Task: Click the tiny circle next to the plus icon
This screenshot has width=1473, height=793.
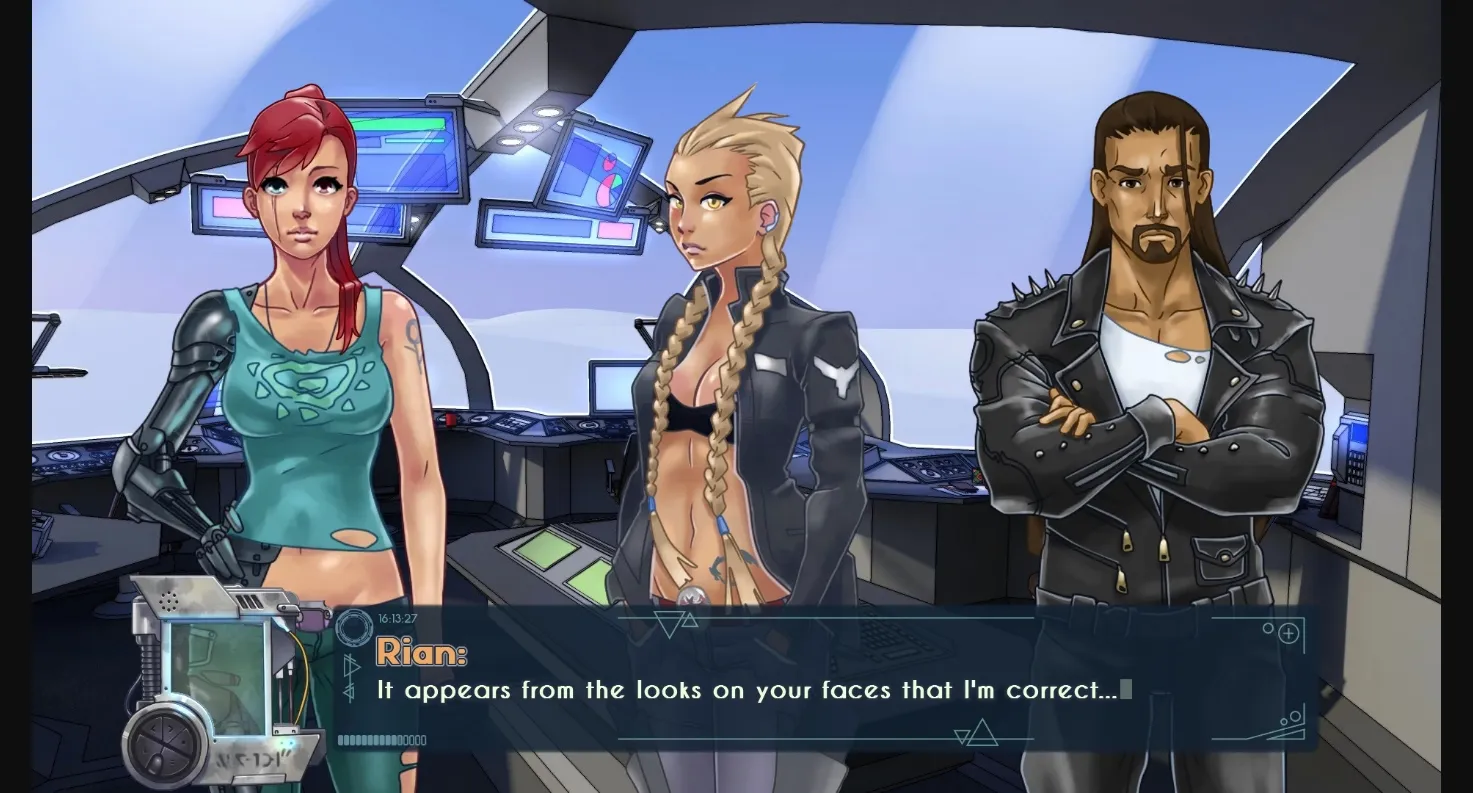Action: pos(1268,628)
